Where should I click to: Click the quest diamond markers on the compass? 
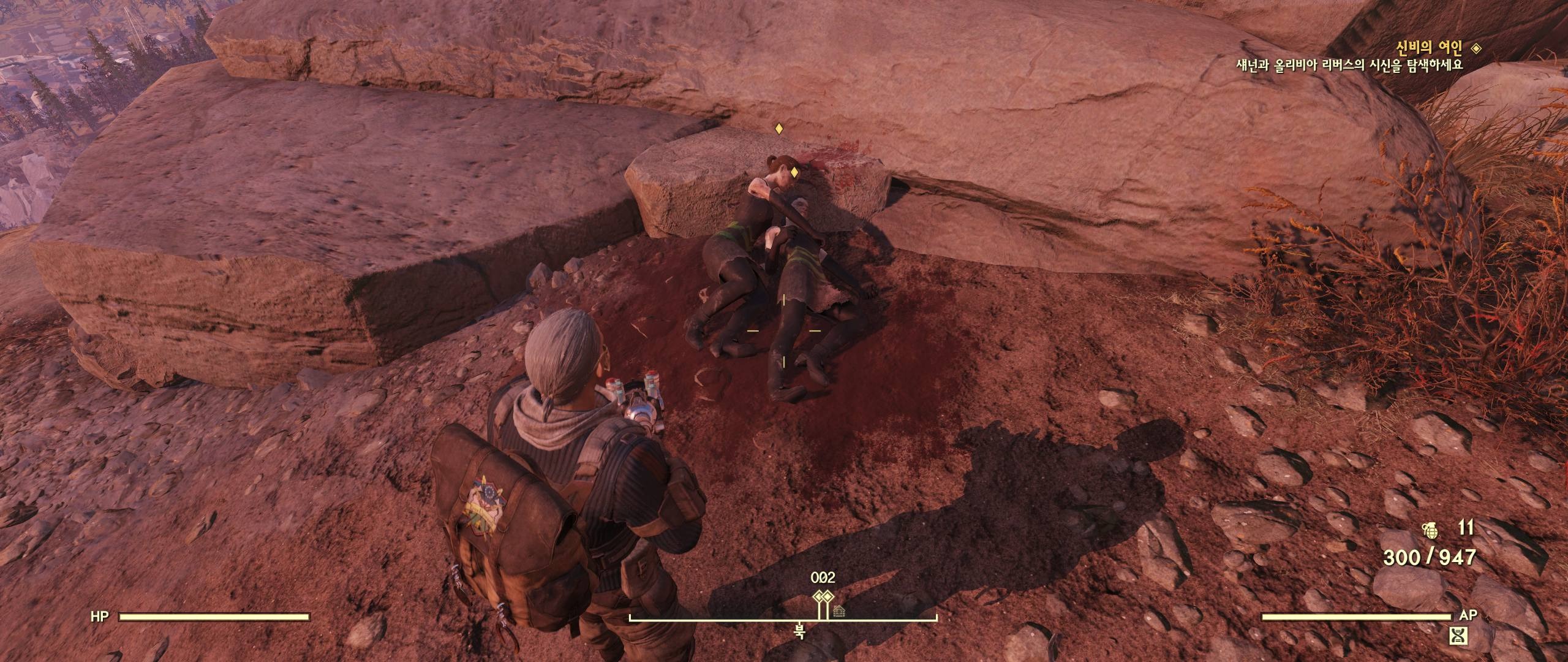821,598
